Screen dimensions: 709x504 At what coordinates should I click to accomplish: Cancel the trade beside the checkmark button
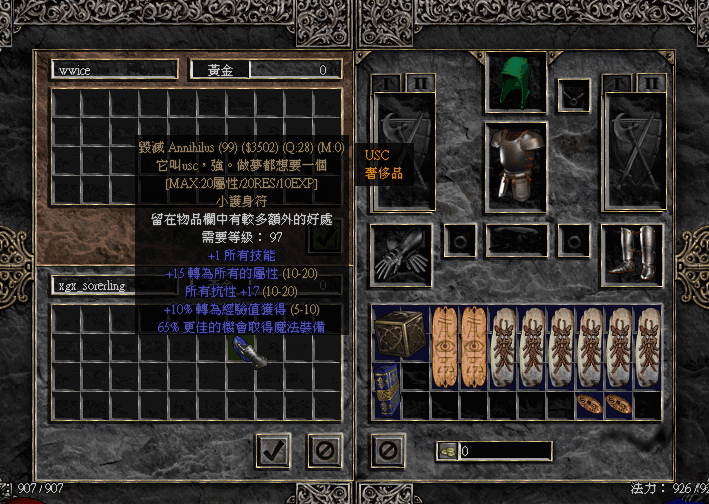point(324,451)
